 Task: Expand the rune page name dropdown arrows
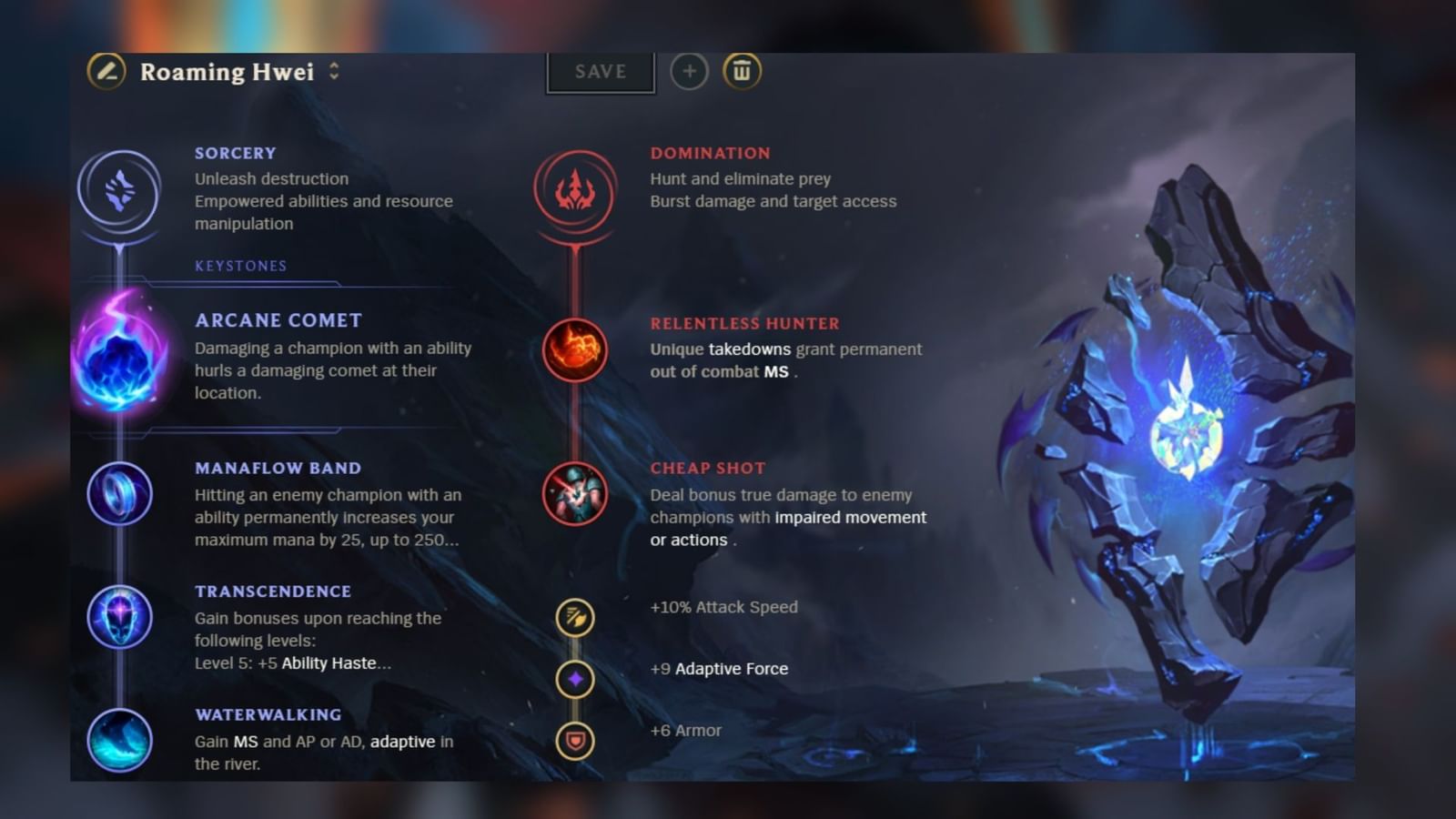tap(334, 72)
